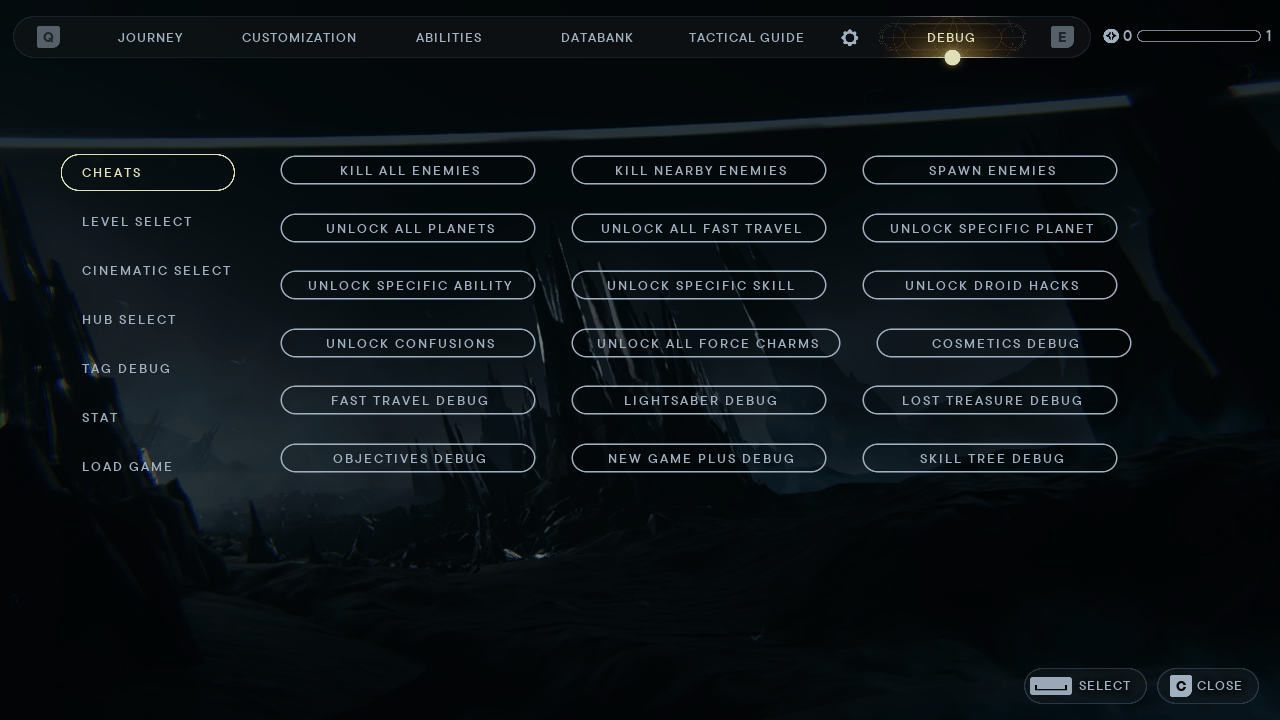Open the settings gear icon
Image resolution: width=1280 pixels, height=720 pixels.
point(849,37)
